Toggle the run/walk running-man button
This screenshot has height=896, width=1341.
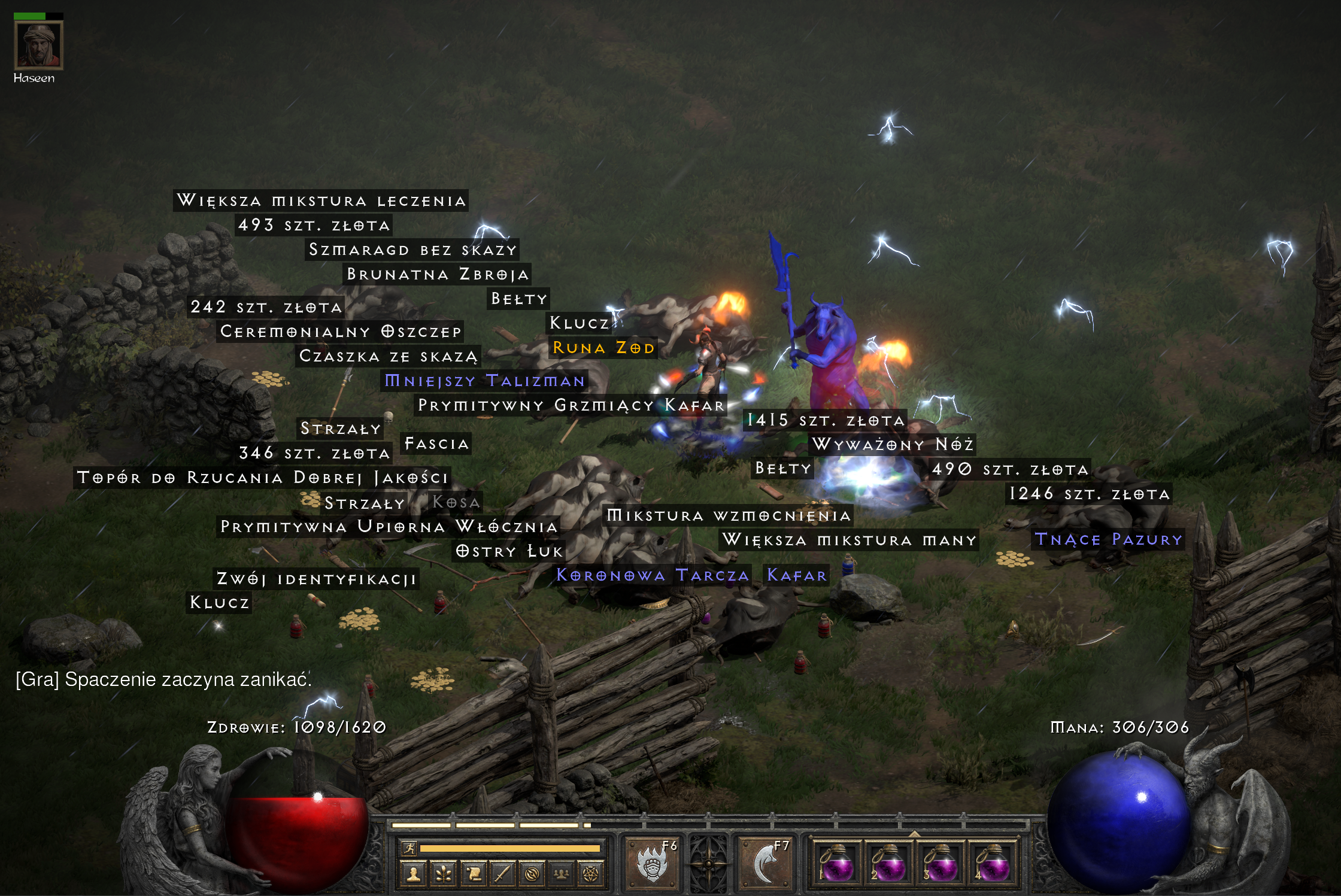(409, 848)
